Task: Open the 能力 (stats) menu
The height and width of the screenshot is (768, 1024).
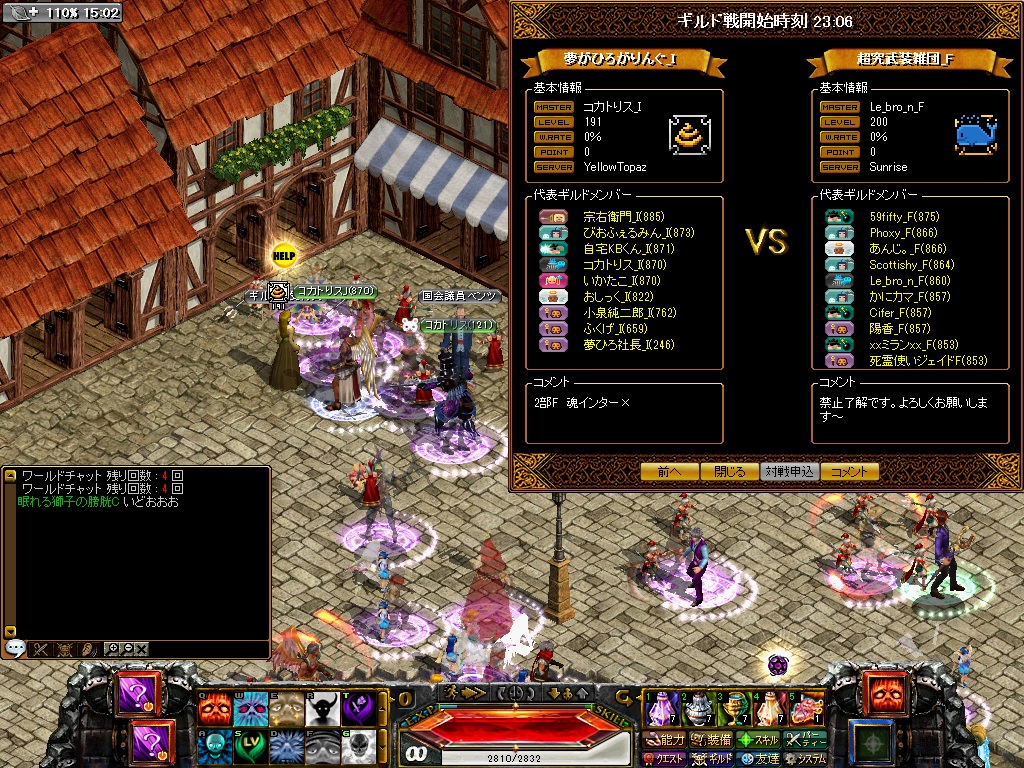Action: pyautogui.click(x=666, y=740)
